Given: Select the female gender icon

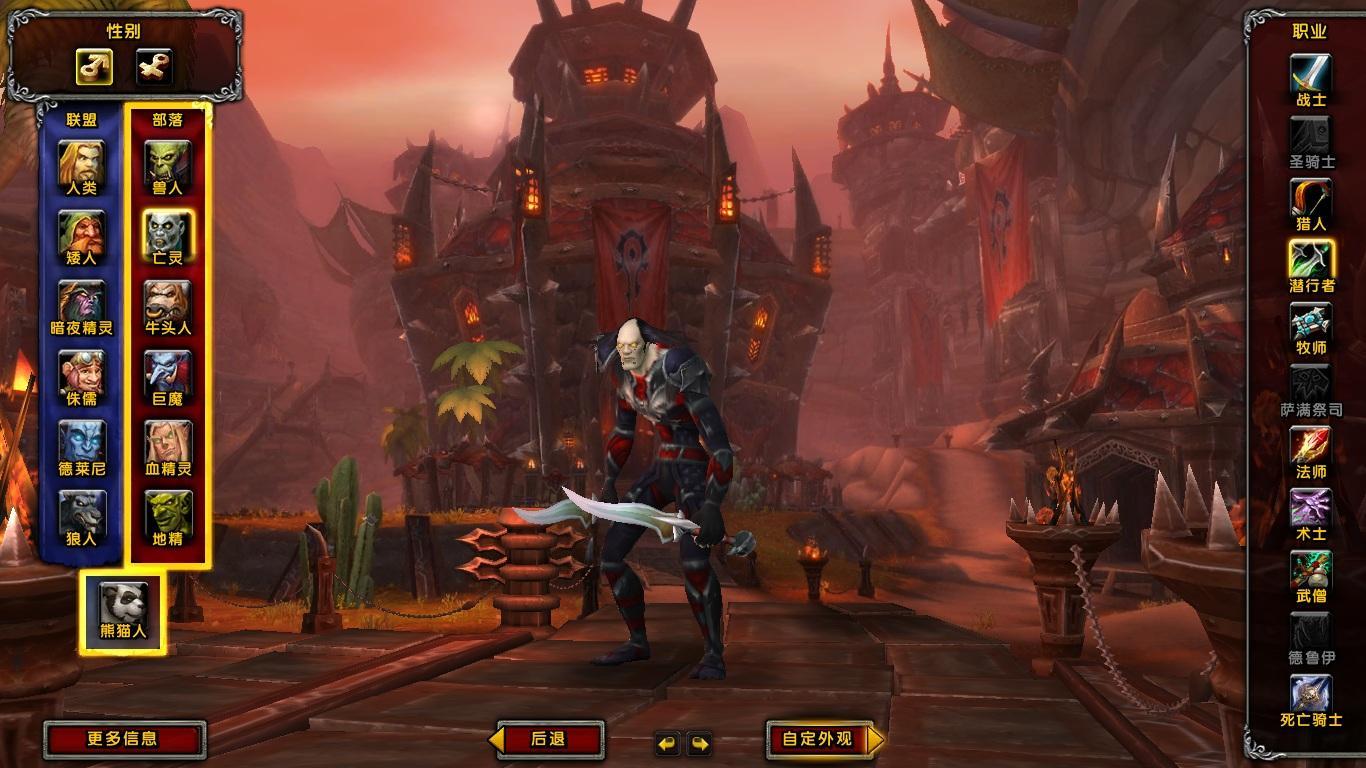Looking at the screenshot, I should tap(154, 68).
